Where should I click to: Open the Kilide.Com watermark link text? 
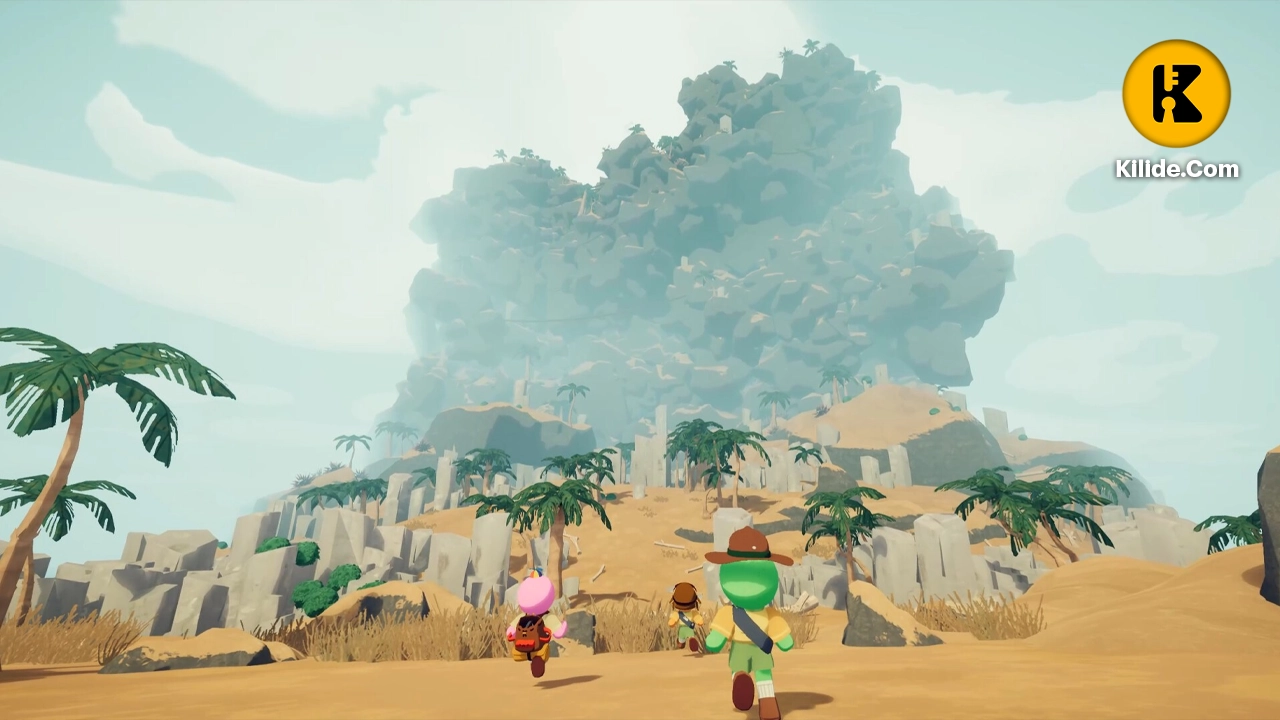click(1177, 169)
